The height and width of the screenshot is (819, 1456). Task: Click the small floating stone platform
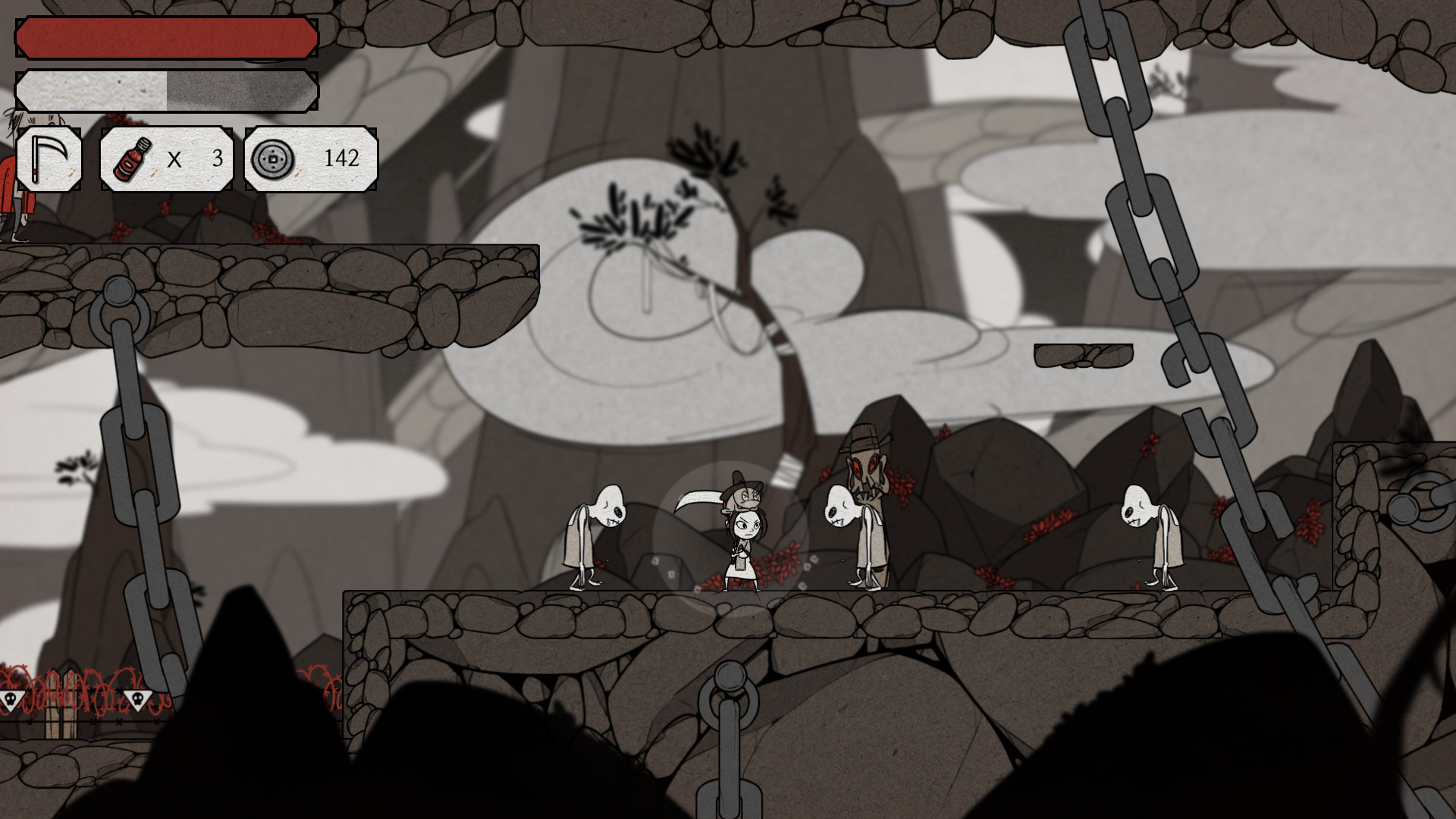(1084, 355)
